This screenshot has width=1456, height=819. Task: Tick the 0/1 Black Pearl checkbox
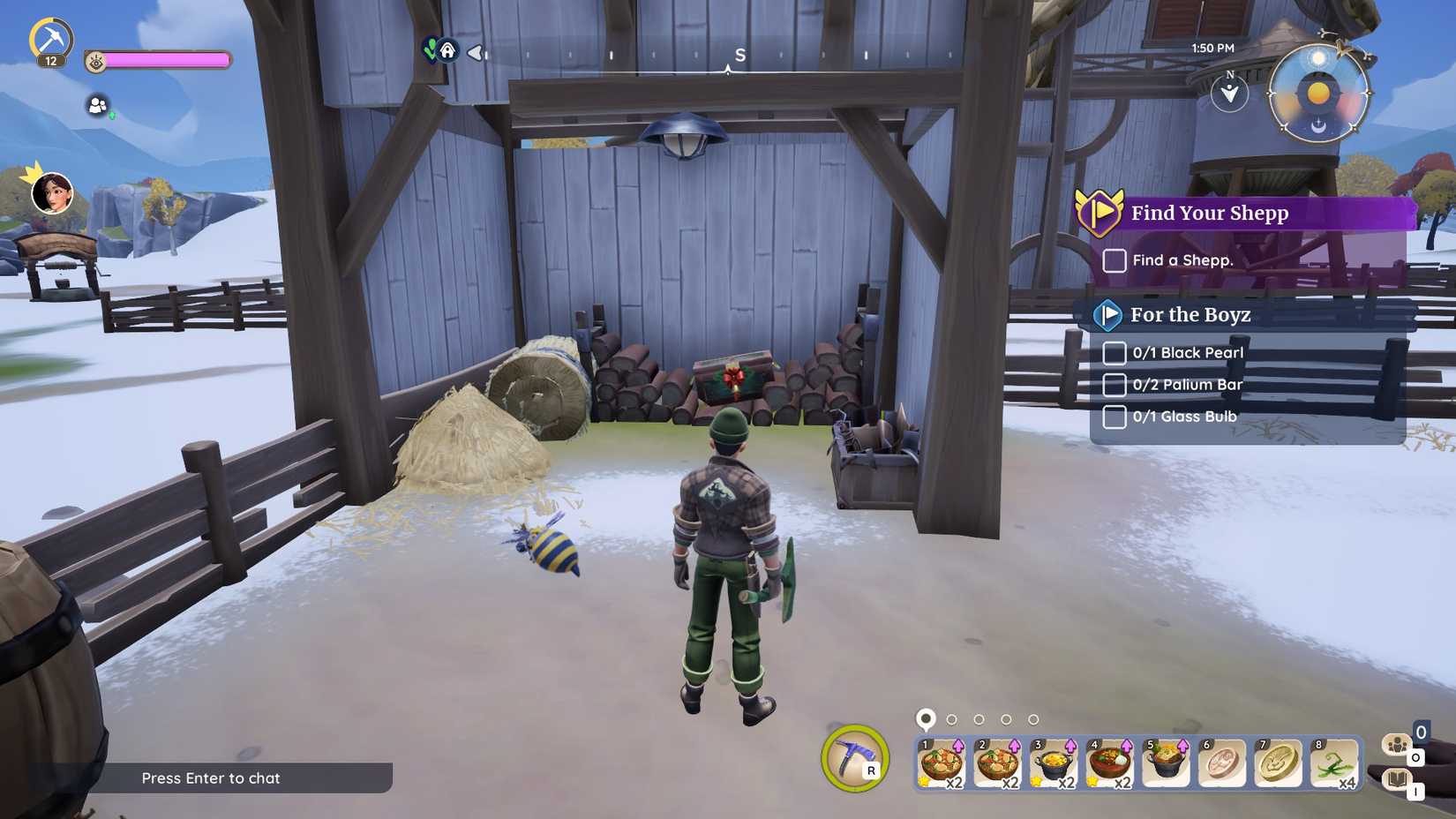pos(1114,352)
